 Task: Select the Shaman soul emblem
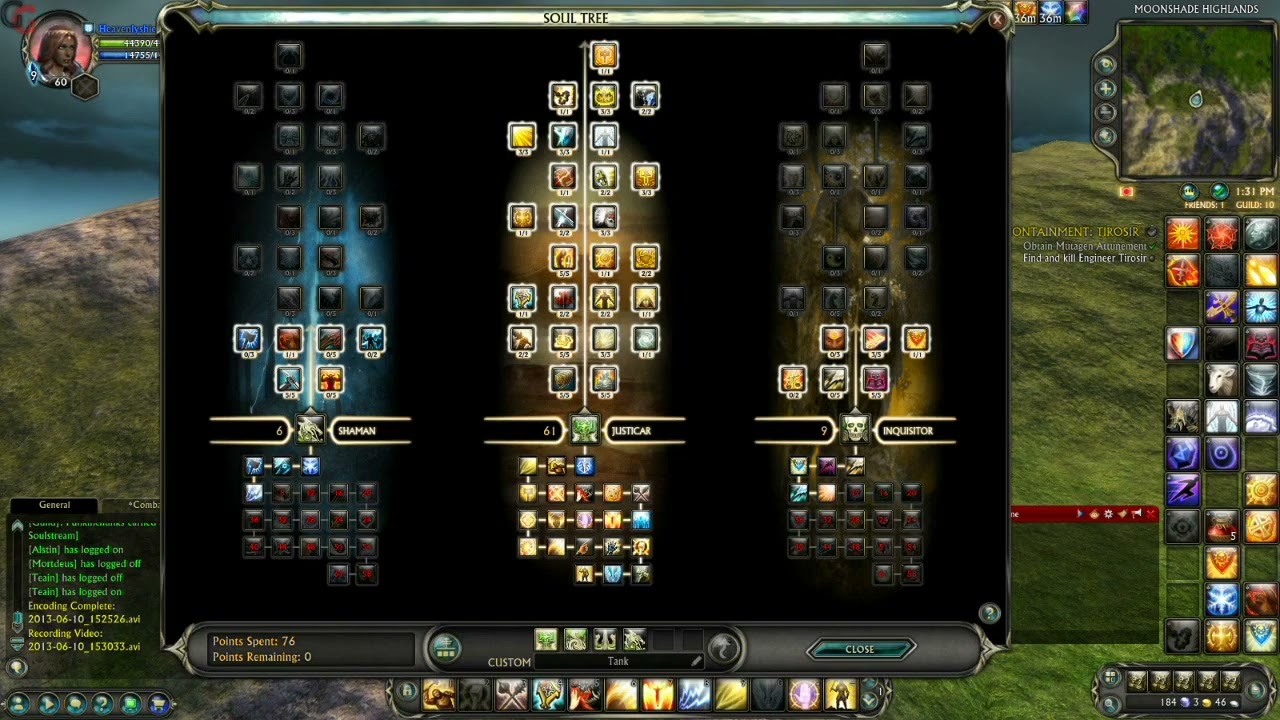click(x=310, y=430)
